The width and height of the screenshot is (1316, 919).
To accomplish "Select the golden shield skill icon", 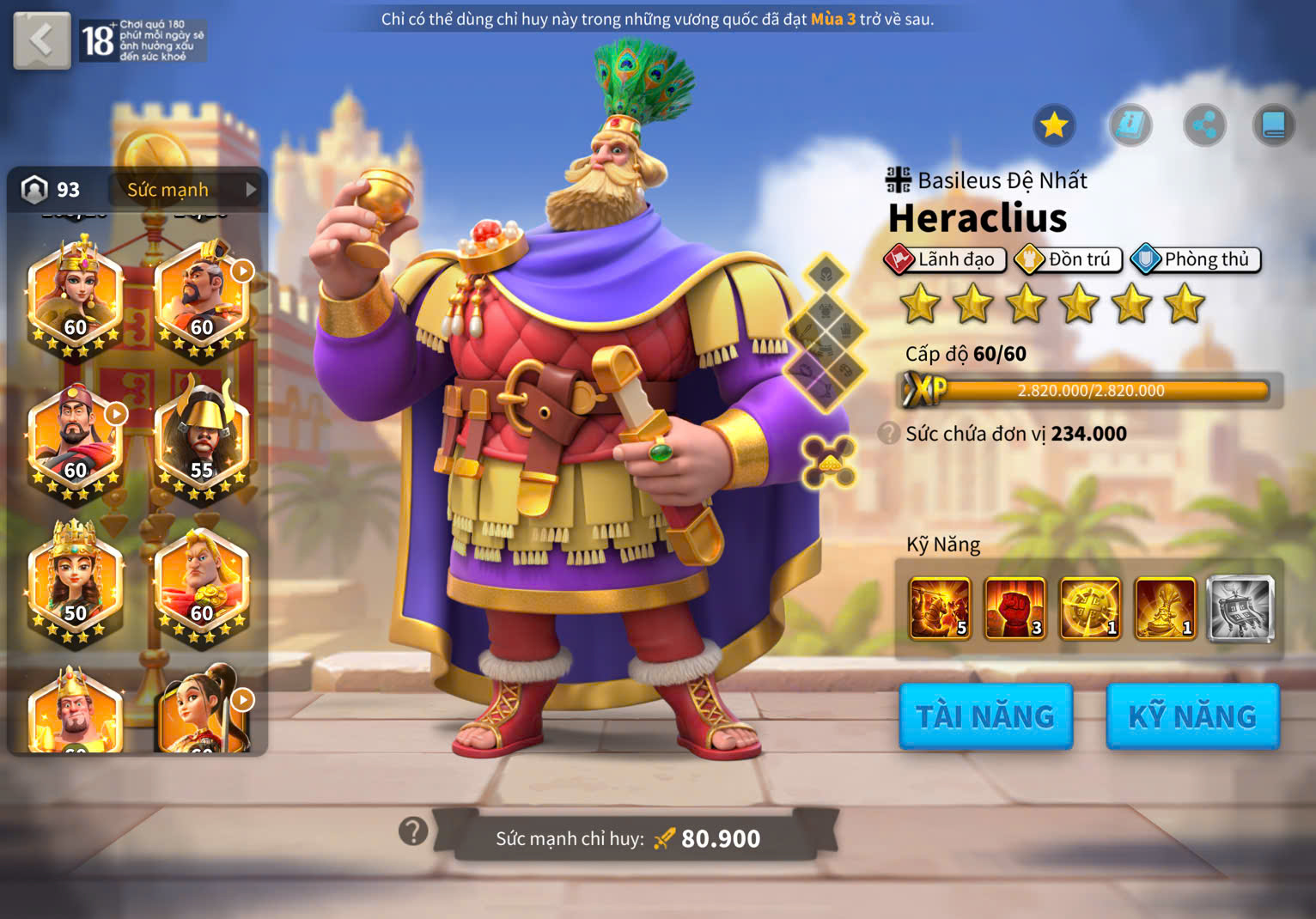I will 1090,609.
